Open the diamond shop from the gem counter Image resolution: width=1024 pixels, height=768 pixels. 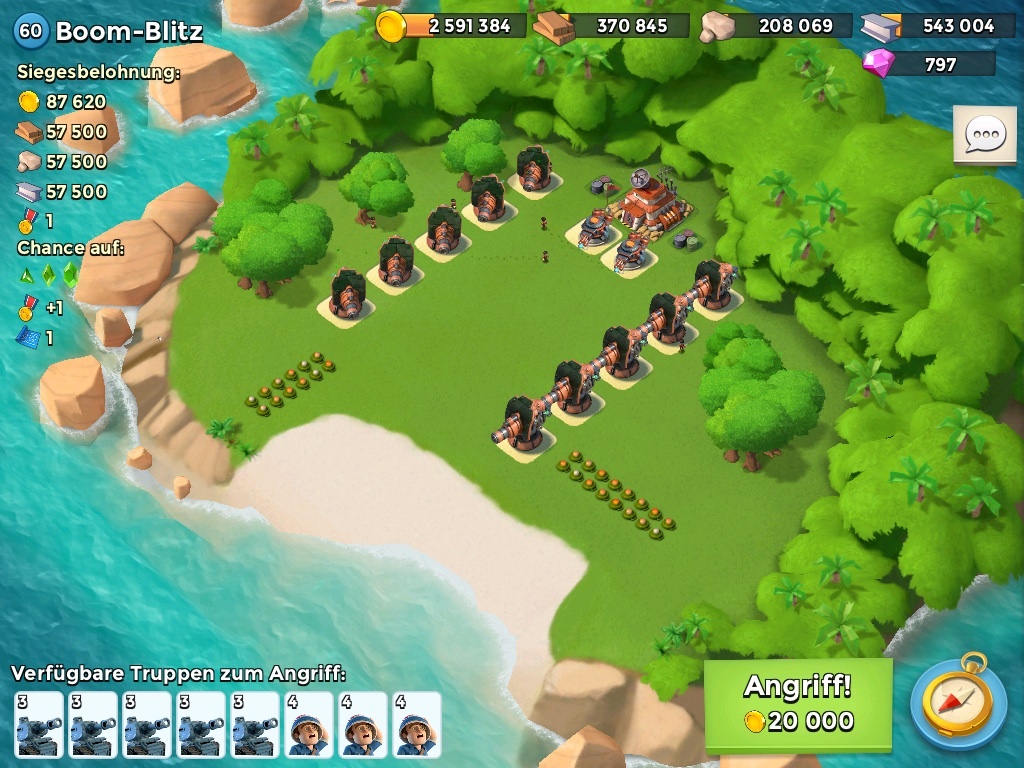click(x=928, y=64)
